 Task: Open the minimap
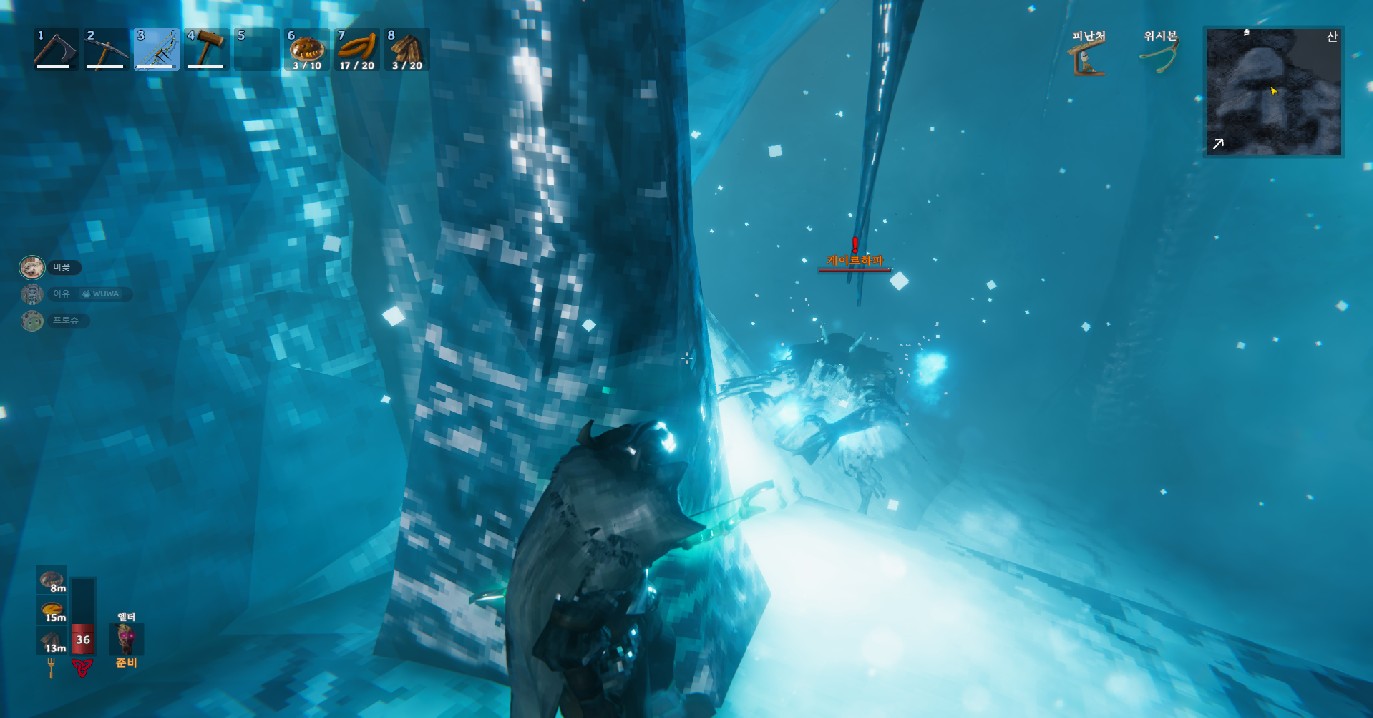(1273, 92)
